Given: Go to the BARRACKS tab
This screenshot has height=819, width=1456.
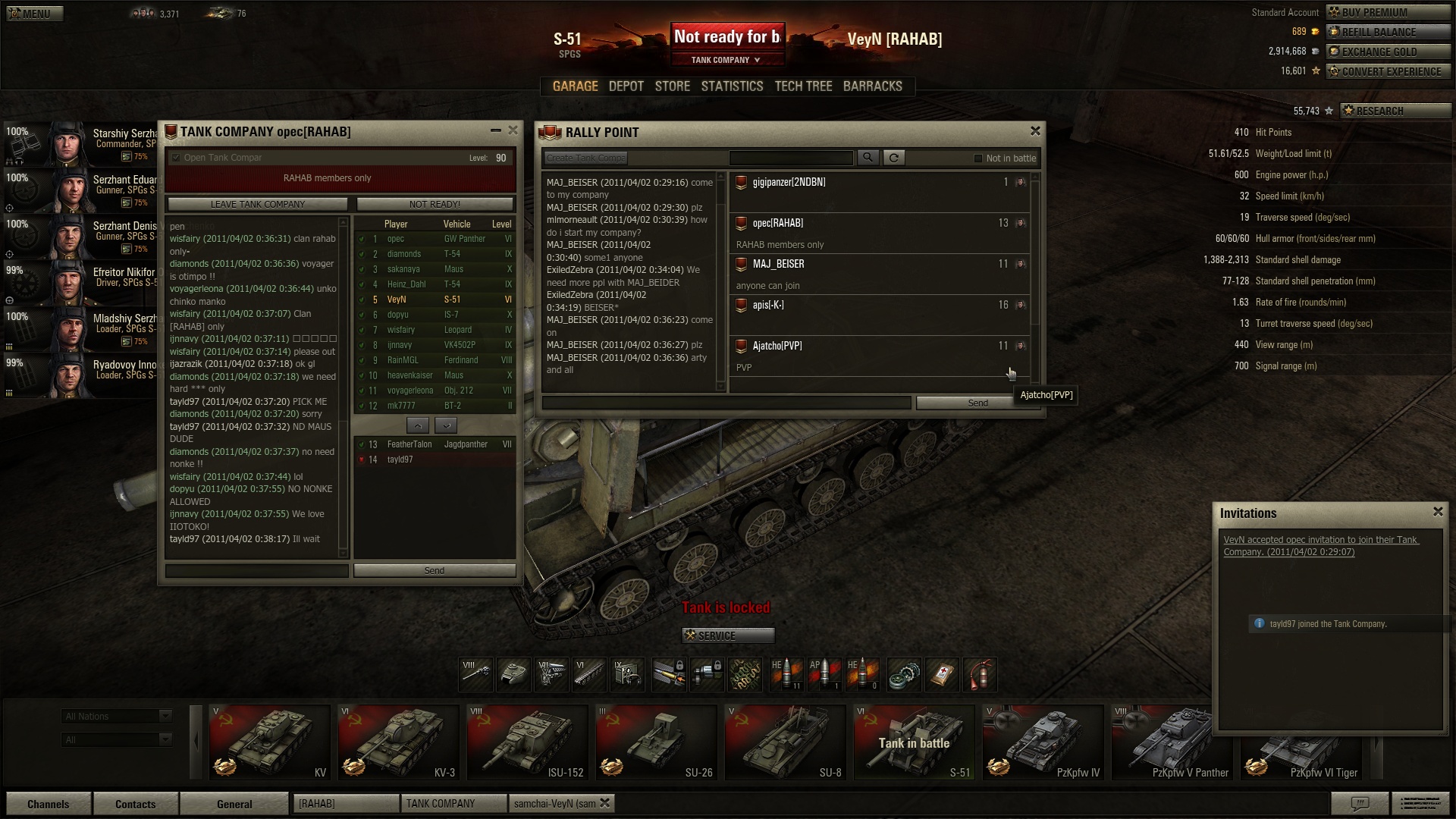Looking at the screenshot, I should (x=872, y=86).
